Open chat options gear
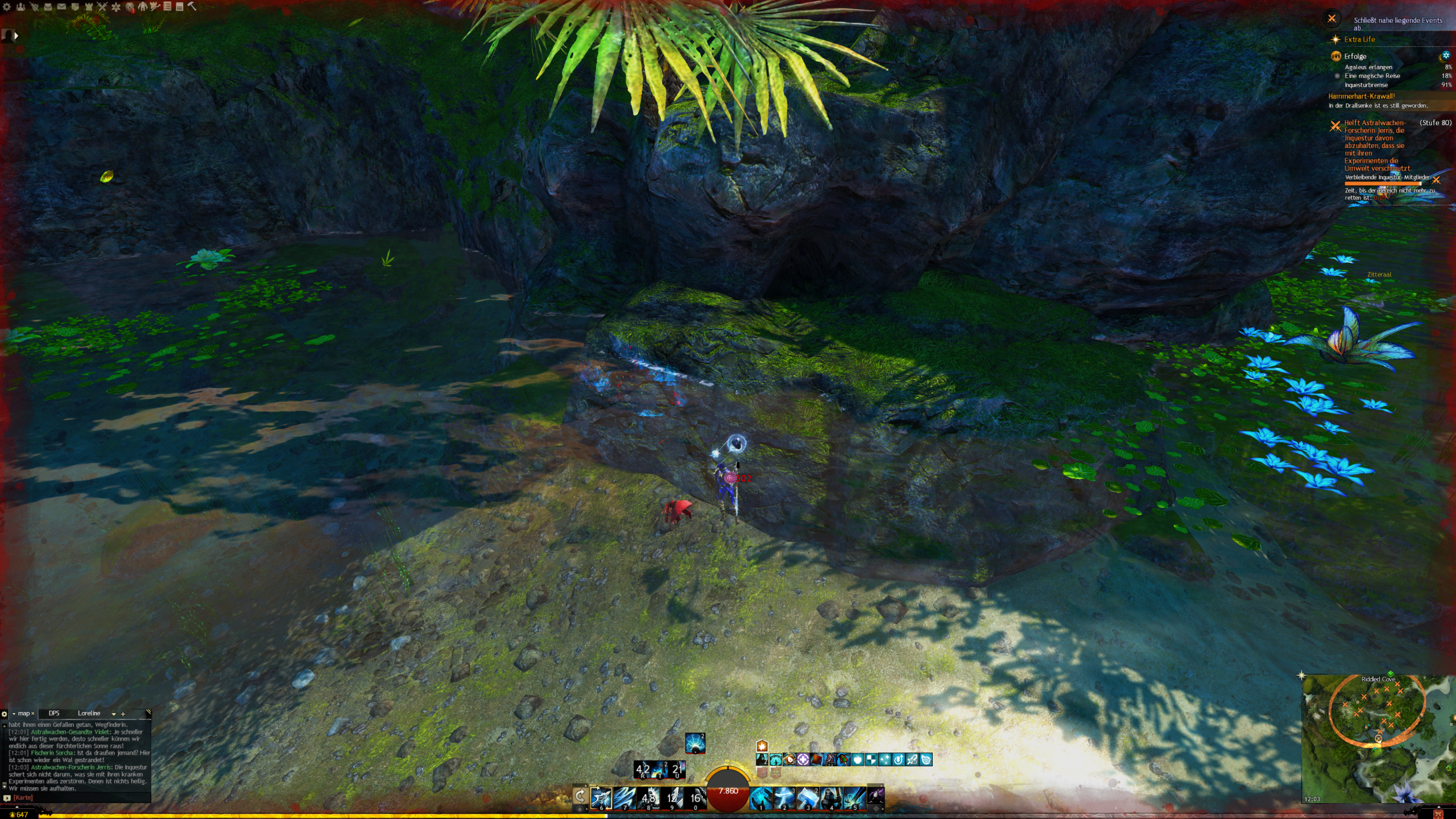 (x=5, y=714)
